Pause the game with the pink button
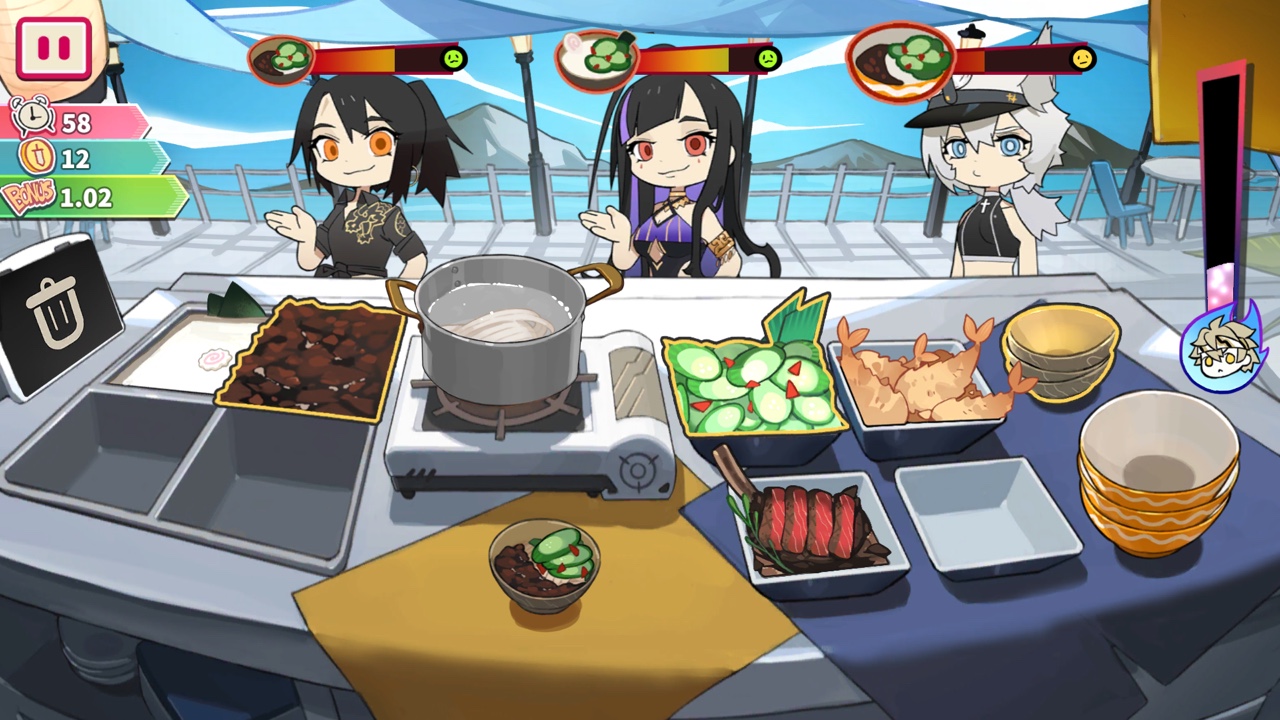The height and width of the screenshot is (720, 1280). click(53, 48)
